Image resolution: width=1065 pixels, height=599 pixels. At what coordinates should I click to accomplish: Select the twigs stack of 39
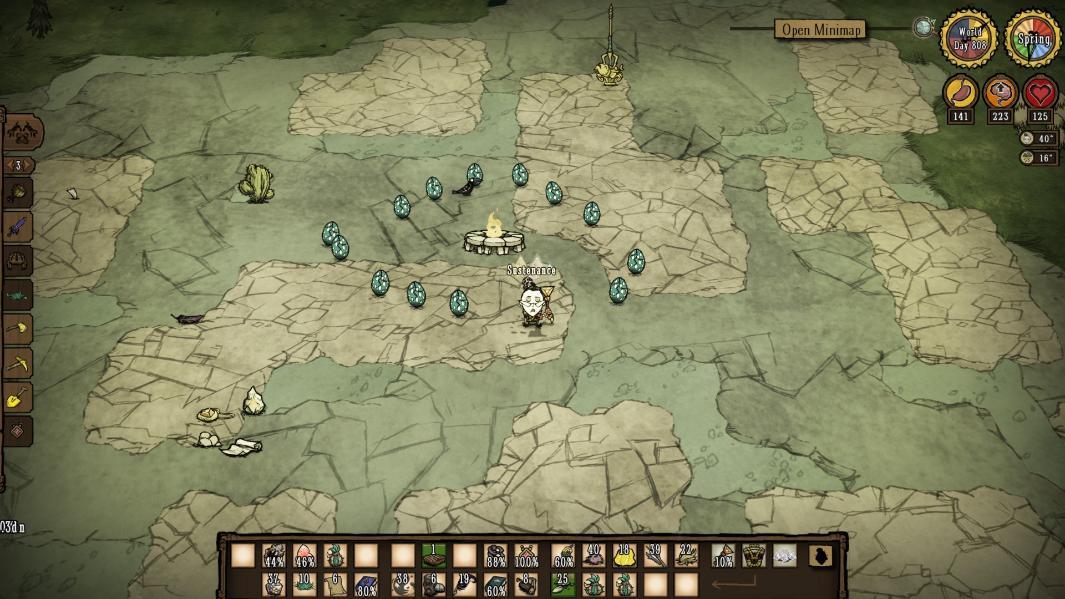(654, 555)
